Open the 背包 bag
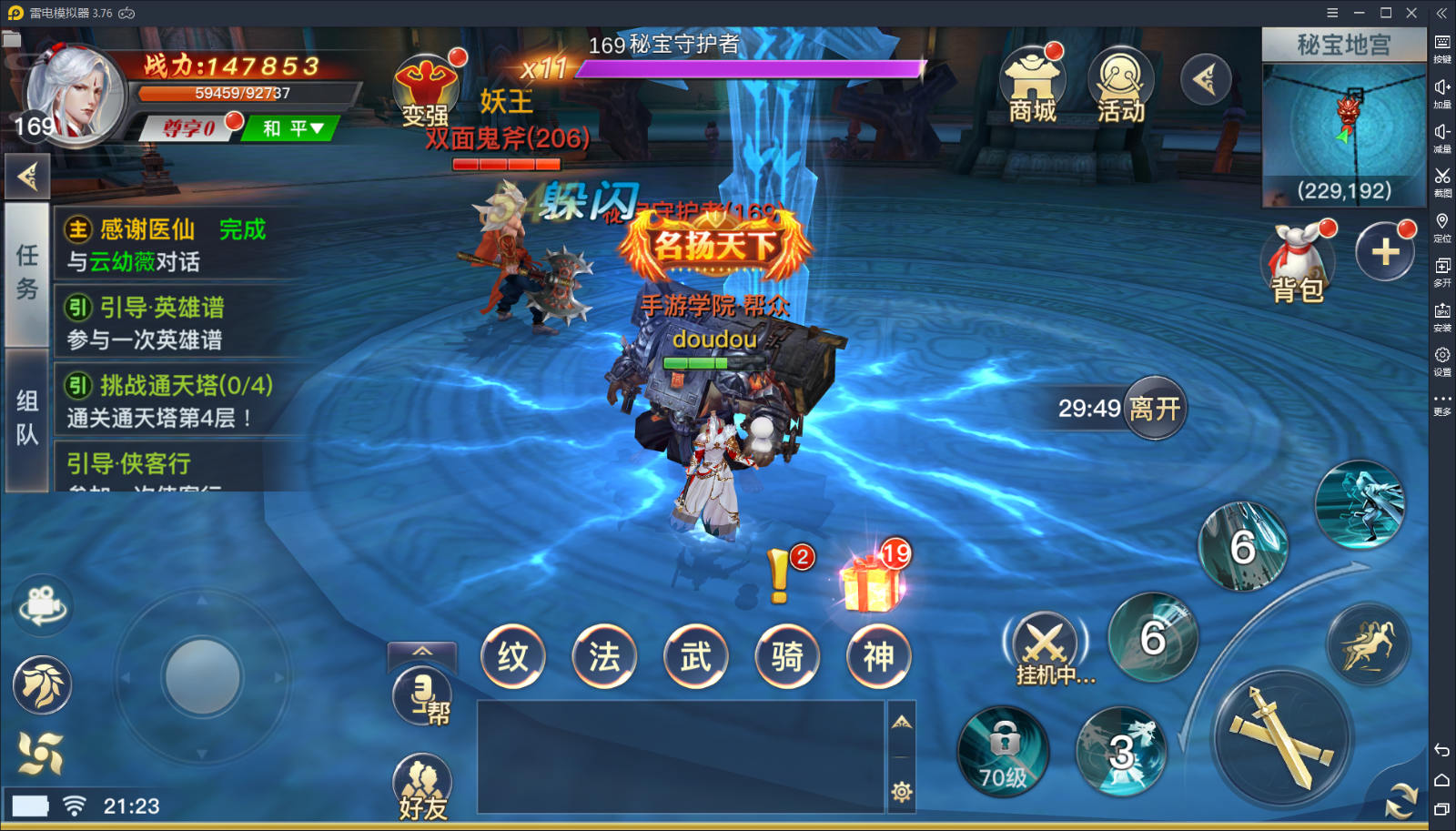This screenshot has height=831, width=1456. pyautogui.click(x=1298, y=263)
